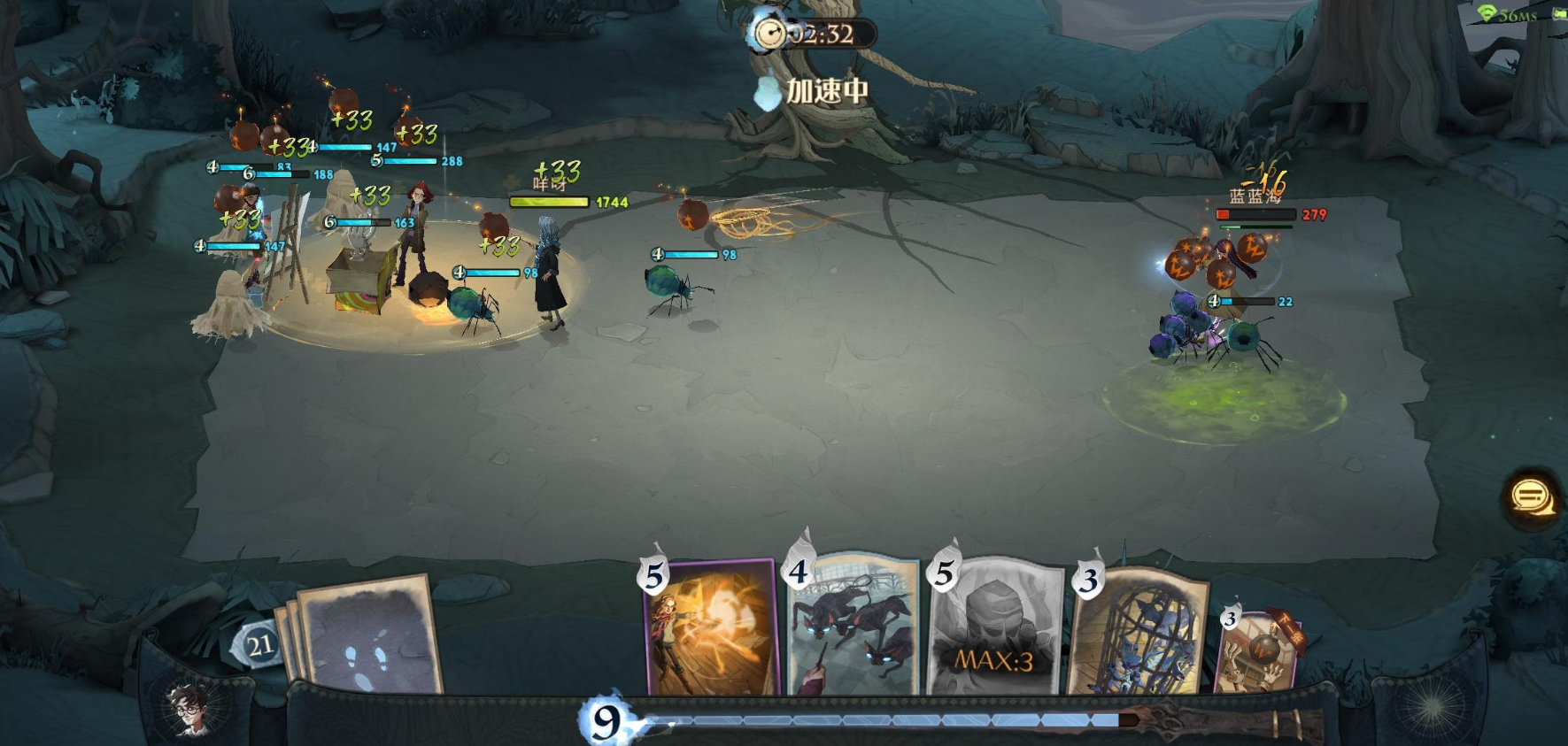The image size is (1568, 746).
Task: Play the caged Cornish pixies card
Action: pyautogui.click(x=1139, y=632)
